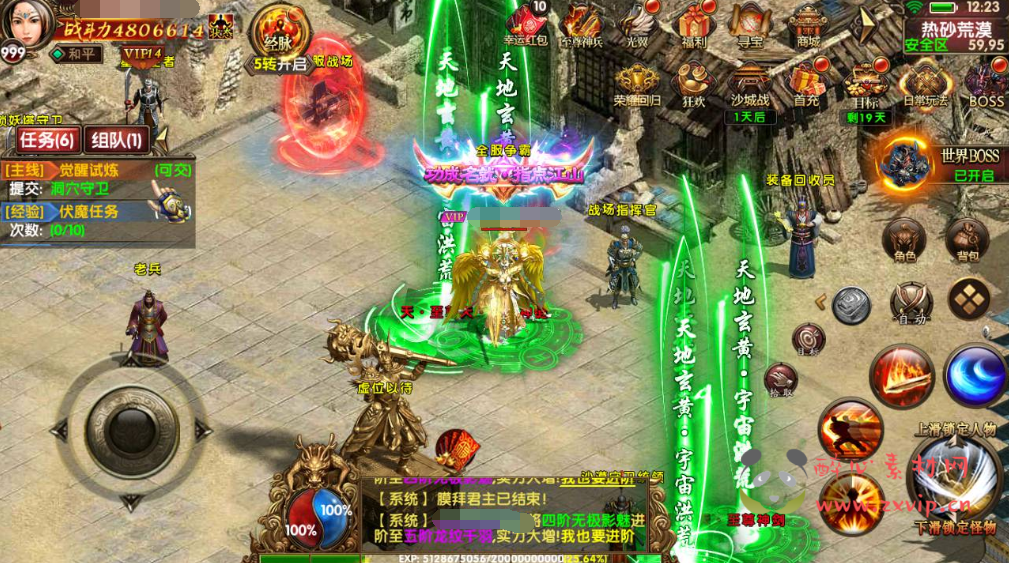Activate the flaming sword skill
Screen dimensions: 1009x563
coord(901,375)
